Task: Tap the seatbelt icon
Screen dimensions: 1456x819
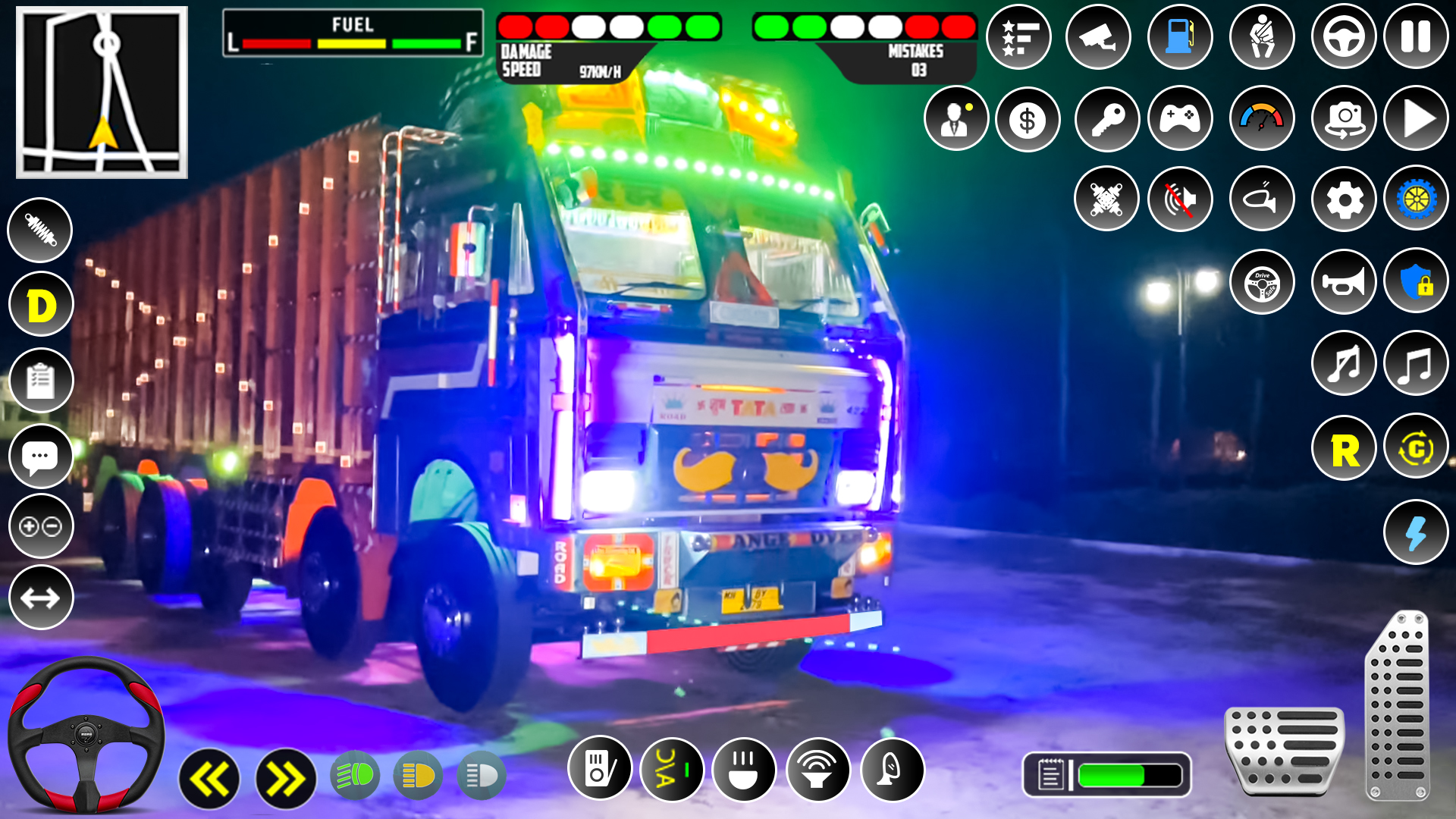Action: point(1263,36)
